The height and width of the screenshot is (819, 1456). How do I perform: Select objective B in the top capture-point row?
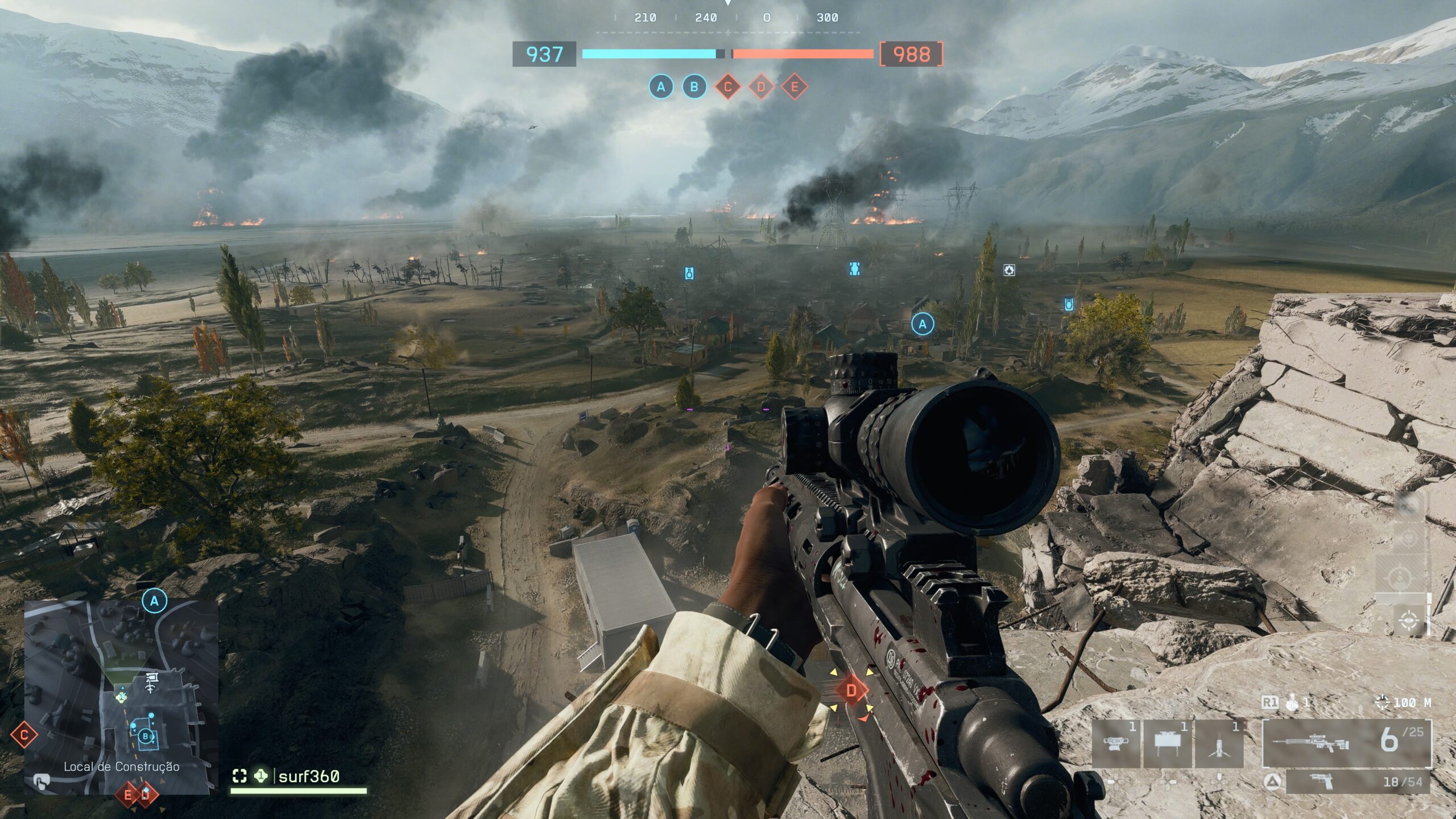coord(694,87)
